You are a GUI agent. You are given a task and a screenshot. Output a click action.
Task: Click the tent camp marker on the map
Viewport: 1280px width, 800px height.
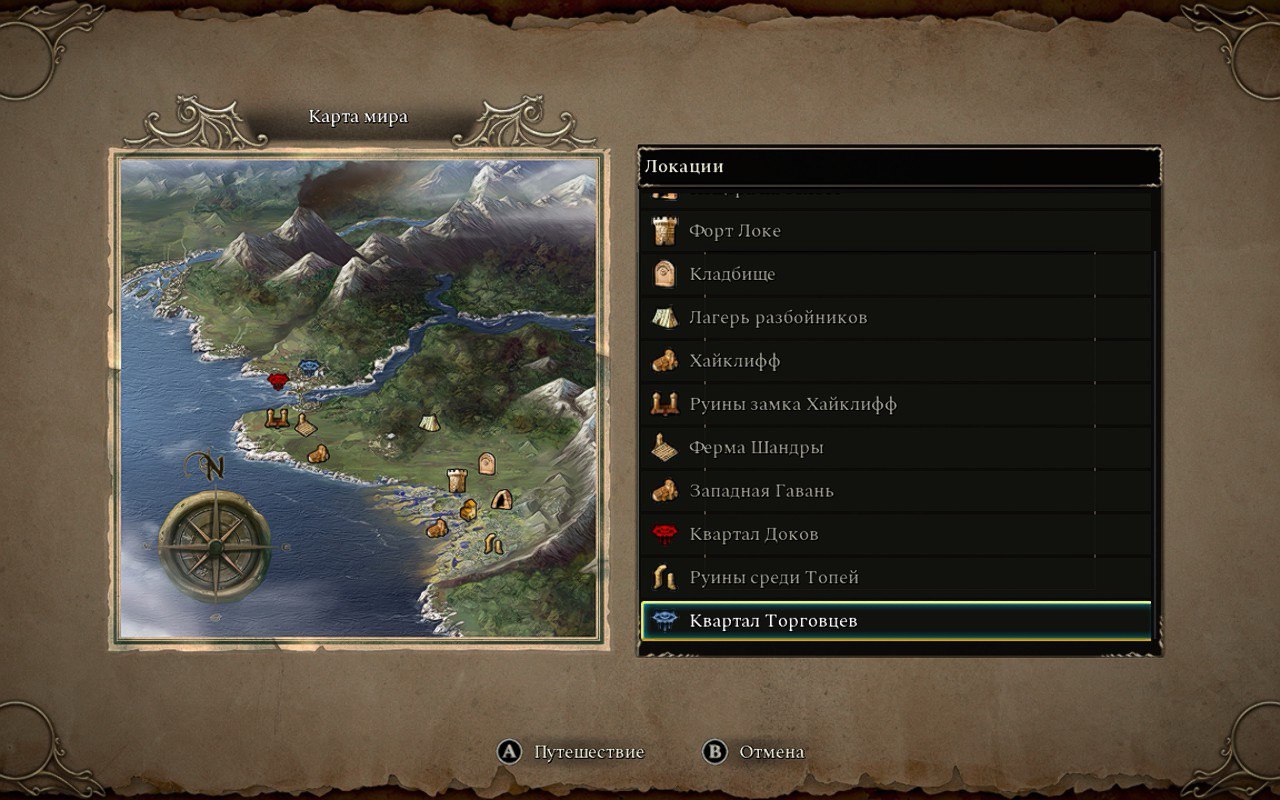coord(428,422)
